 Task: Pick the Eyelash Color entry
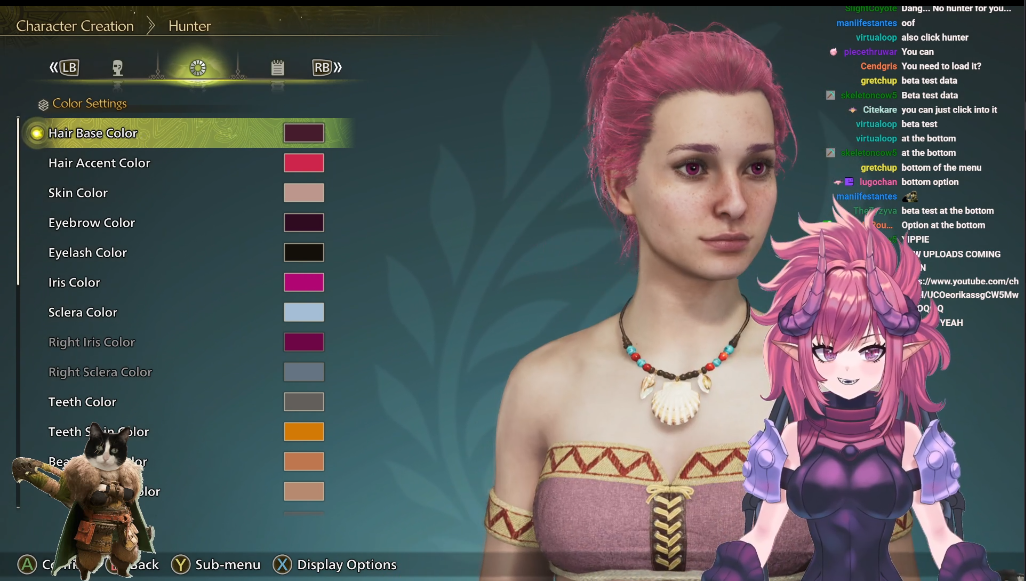pos(87,253)
